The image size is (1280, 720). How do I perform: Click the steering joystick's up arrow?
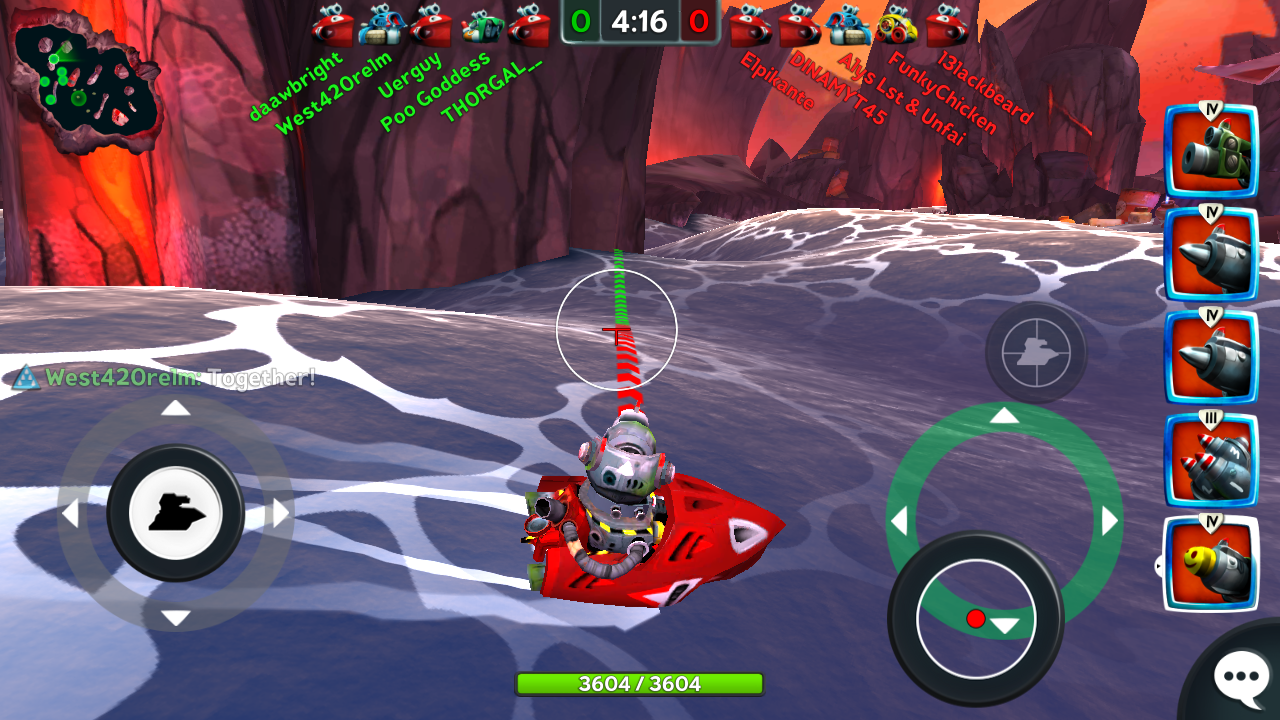point(176,408)
